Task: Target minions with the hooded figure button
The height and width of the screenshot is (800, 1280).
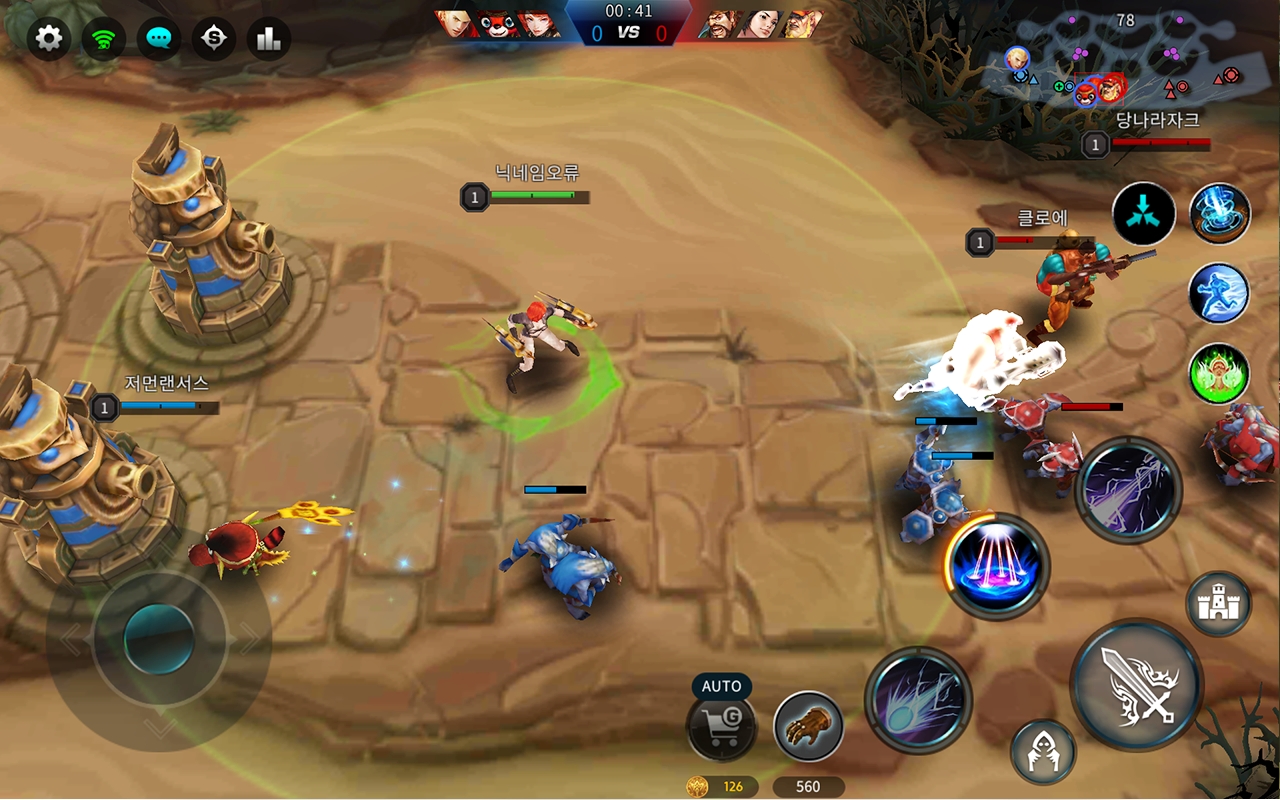Action: pyautogui.click(x=1043, y=752)
